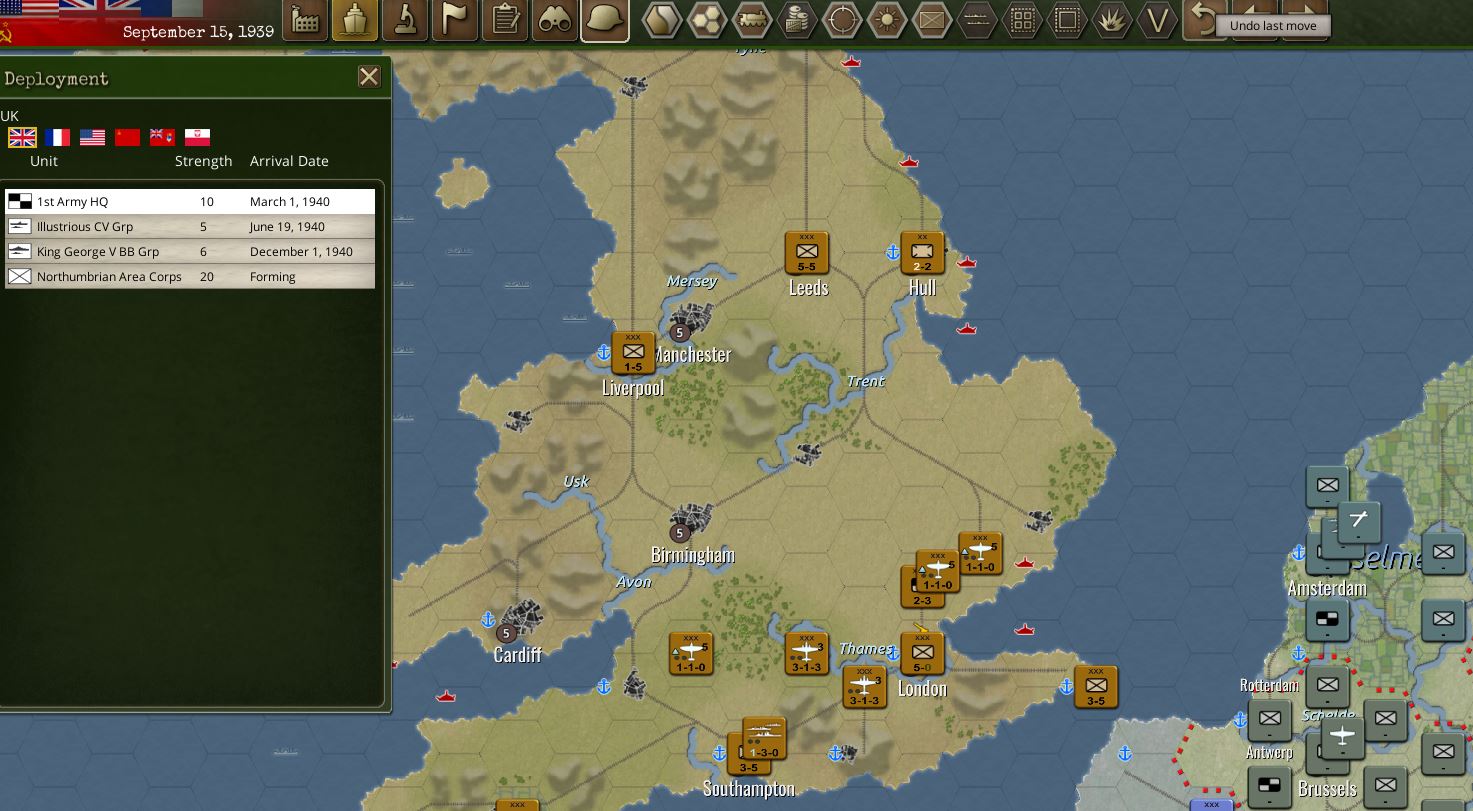Show the United States flag deployments
This screenshot has width=1473, height=811.
tap(92, 137)
